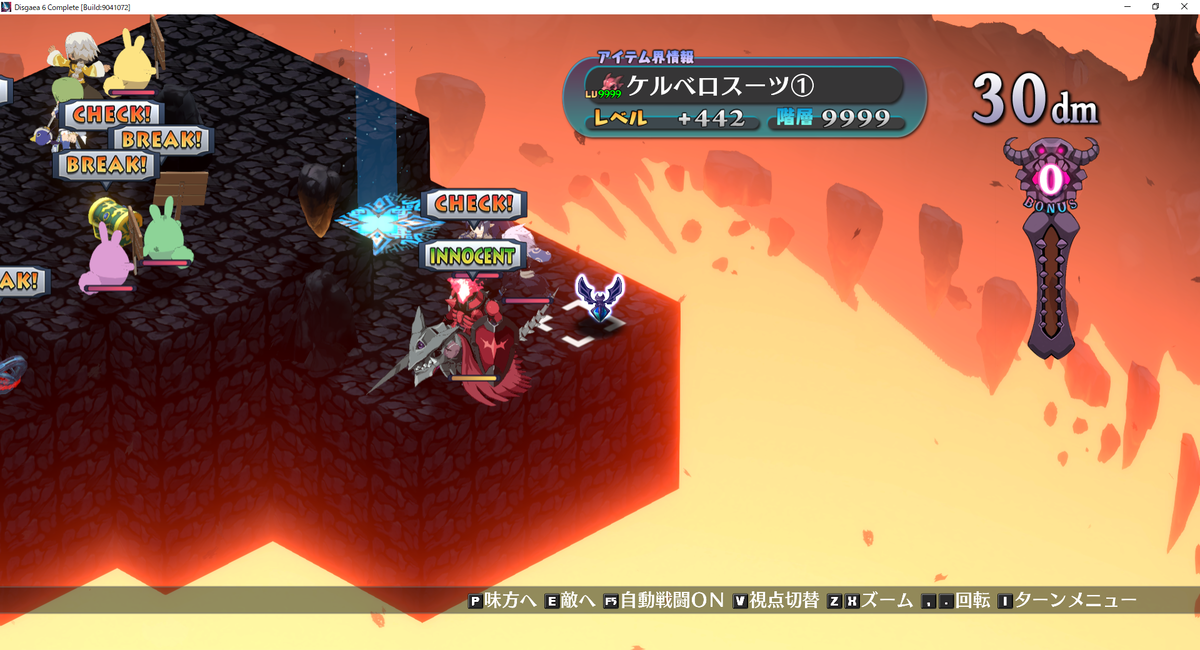Minimize the game window
The width and height of the screenshot is (1200, 650).
(x=1127, y=7)
